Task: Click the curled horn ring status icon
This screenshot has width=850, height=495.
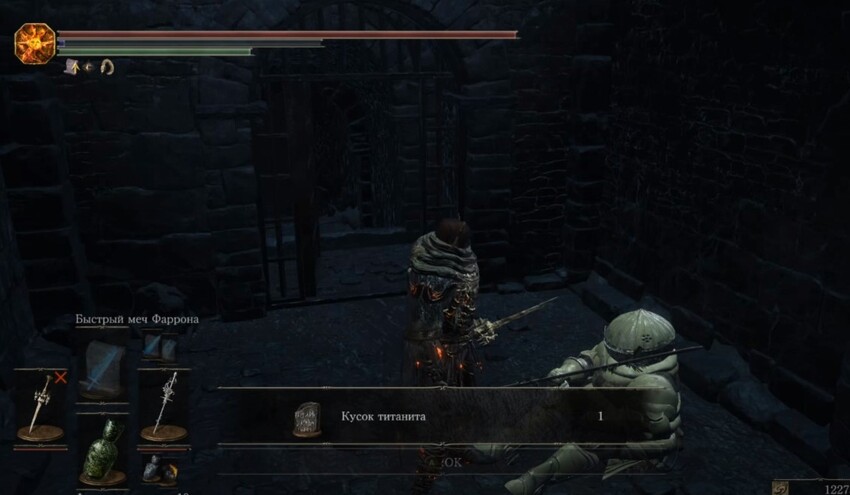Action: tap(106, 67)
